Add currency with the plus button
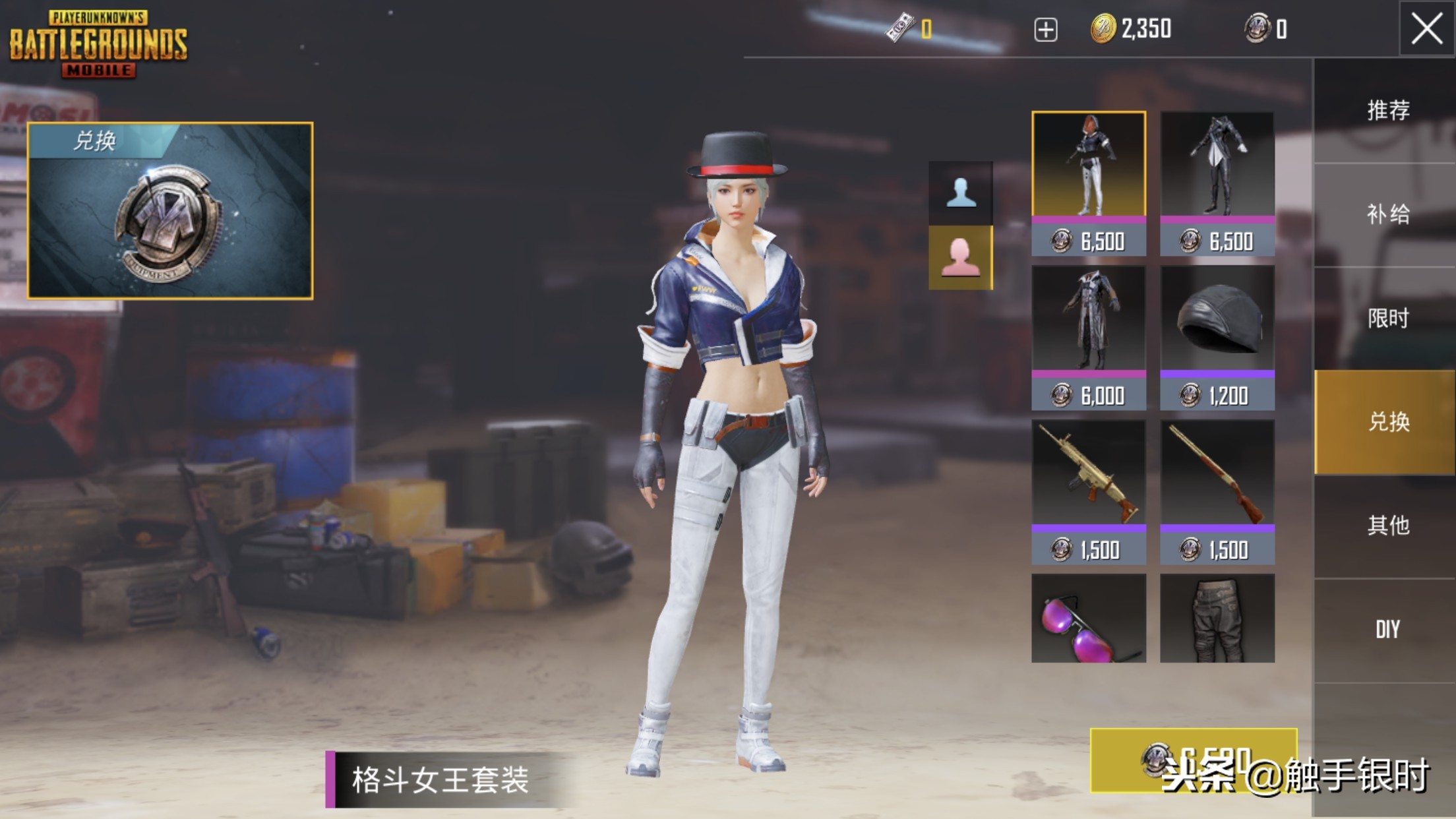 (x=1045, y=30)
